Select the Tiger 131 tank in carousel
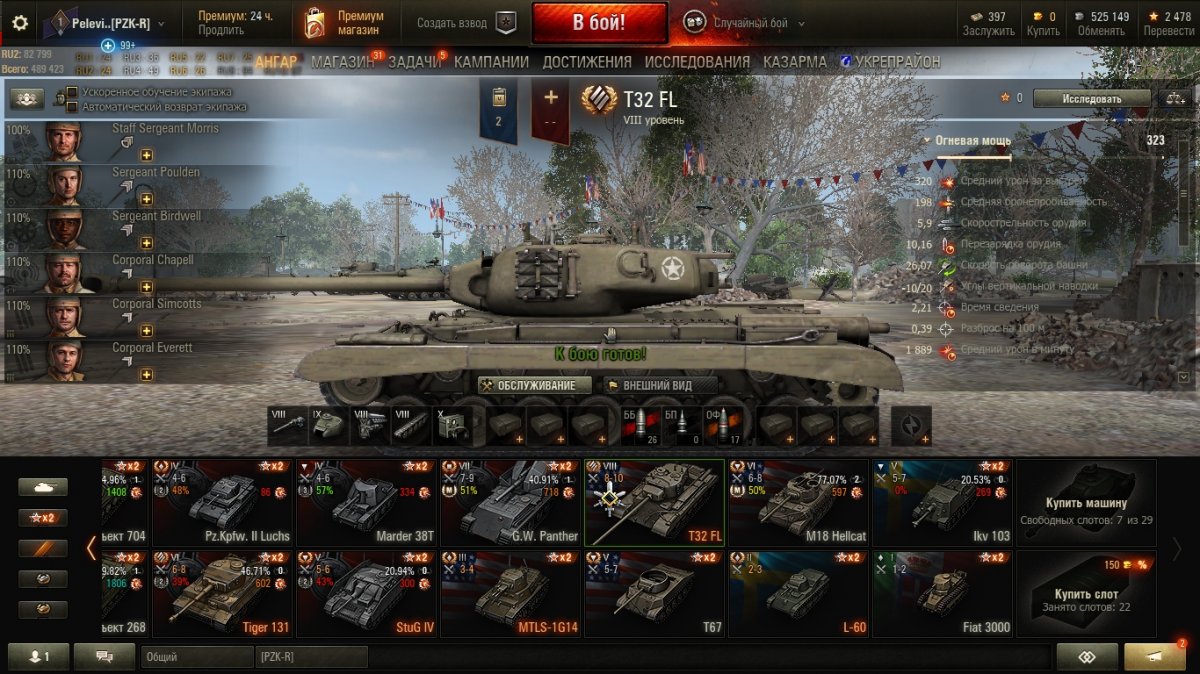Image resolution: width=1200 pixels, height=674 pixels. (x=223, y=593)
